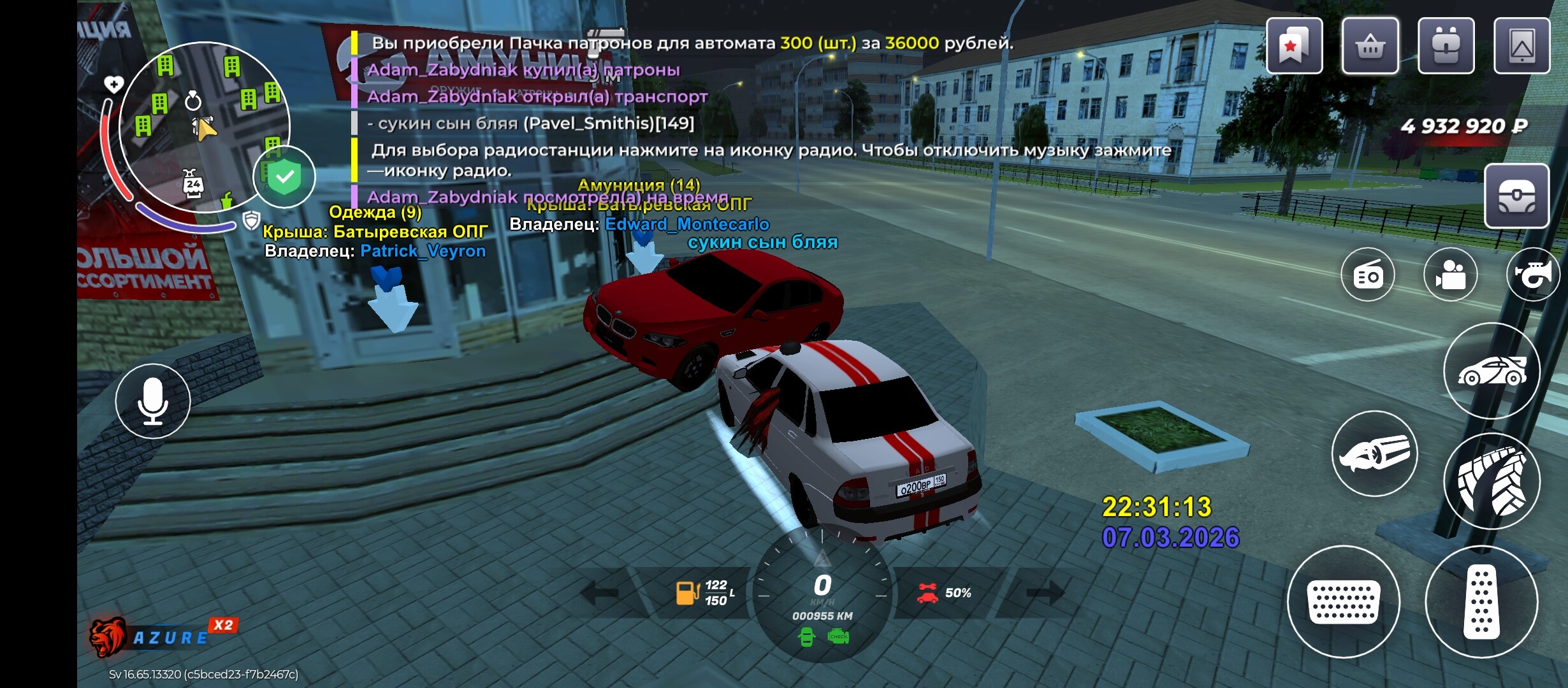Open the shopping basket store

point(1370,46)
